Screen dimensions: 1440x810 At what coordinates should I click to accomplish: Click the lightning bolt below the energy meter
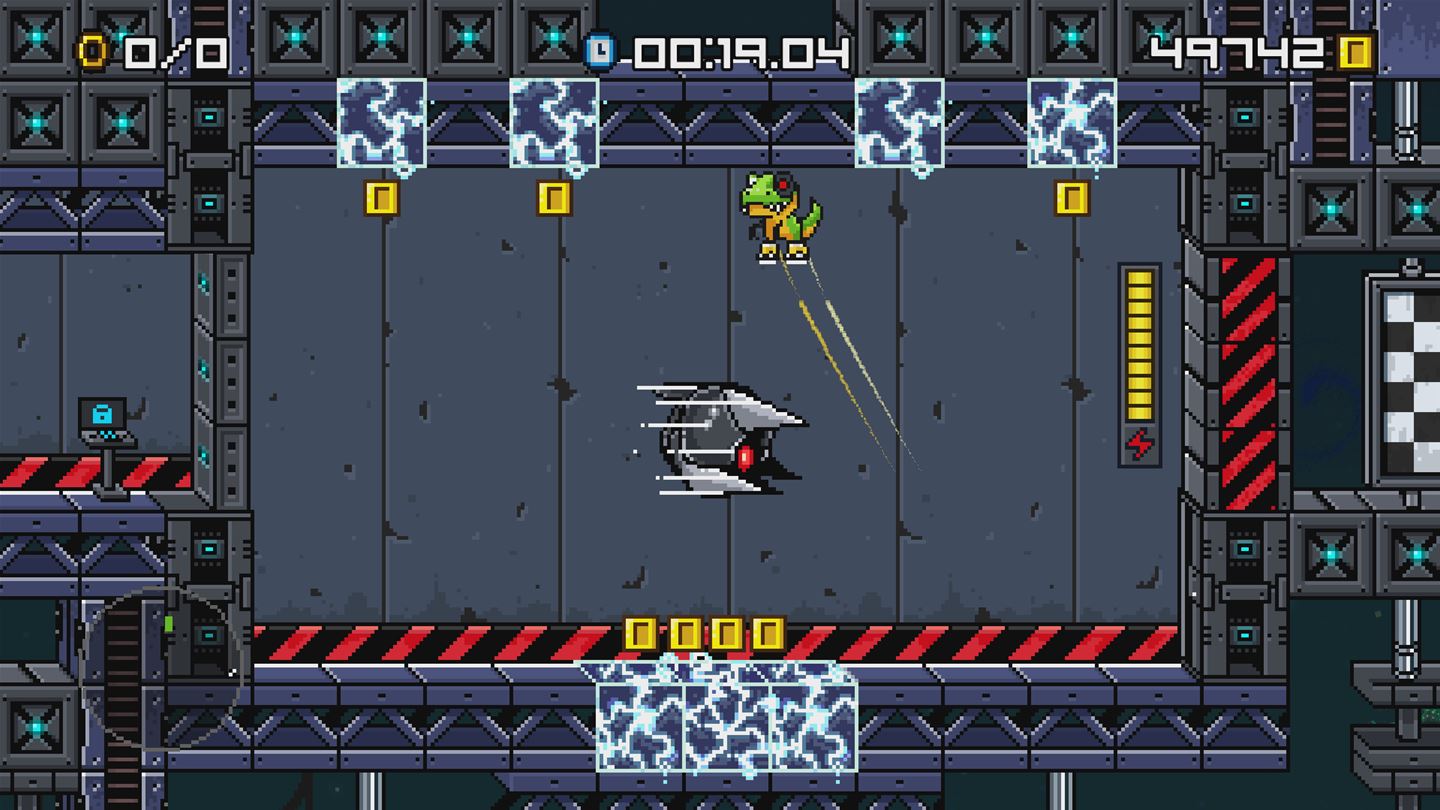tap(1140, 438)
